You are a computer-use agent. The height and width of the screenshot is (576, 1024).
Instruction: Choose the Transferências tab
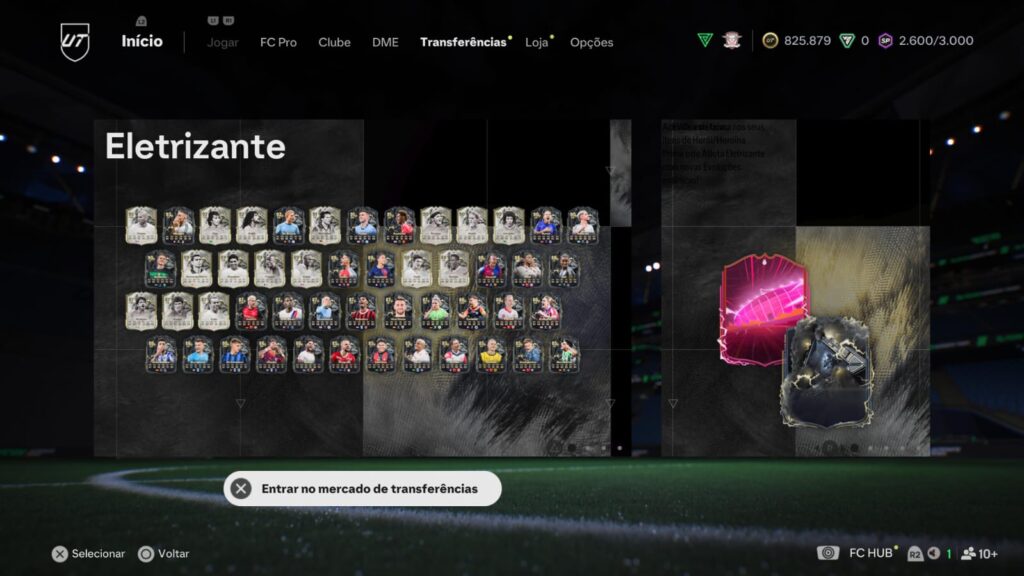[463, 43]
